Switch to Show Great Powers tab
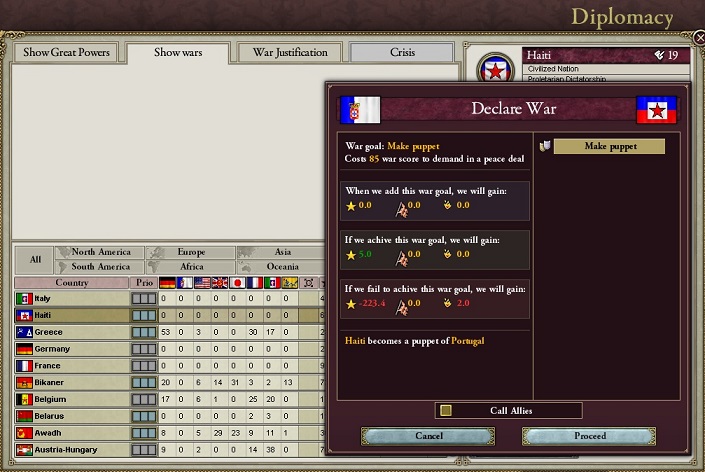705x472 pixels. point(66,52)
